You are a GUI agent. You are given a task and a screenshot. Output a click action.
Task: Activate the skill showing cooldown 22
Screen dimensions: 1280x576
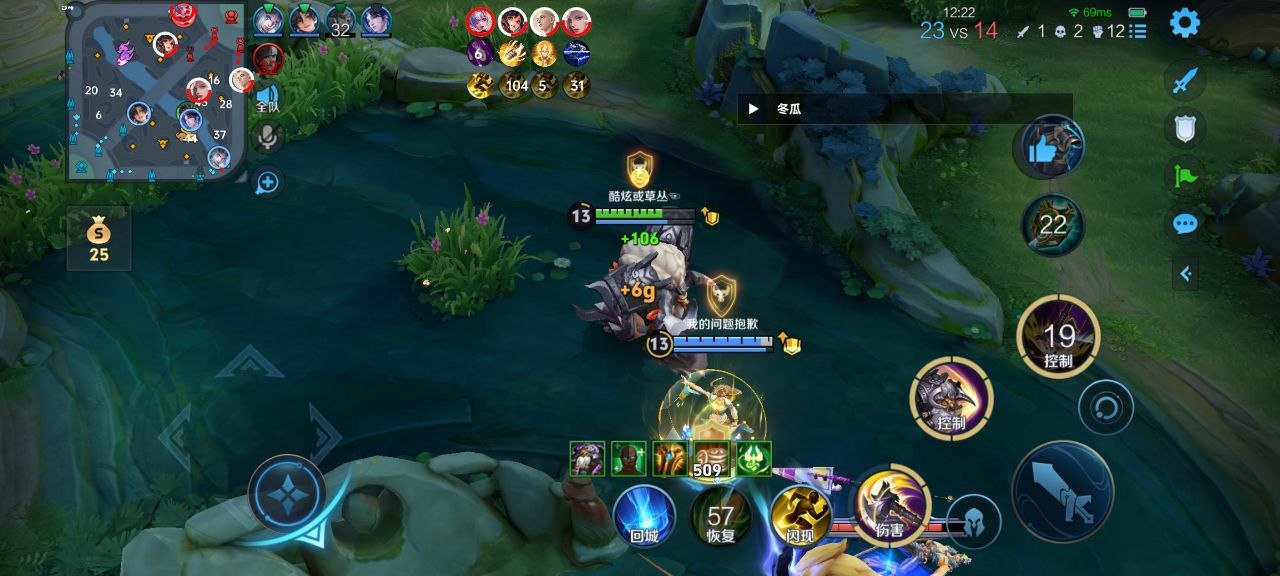tap(1052, 224)
